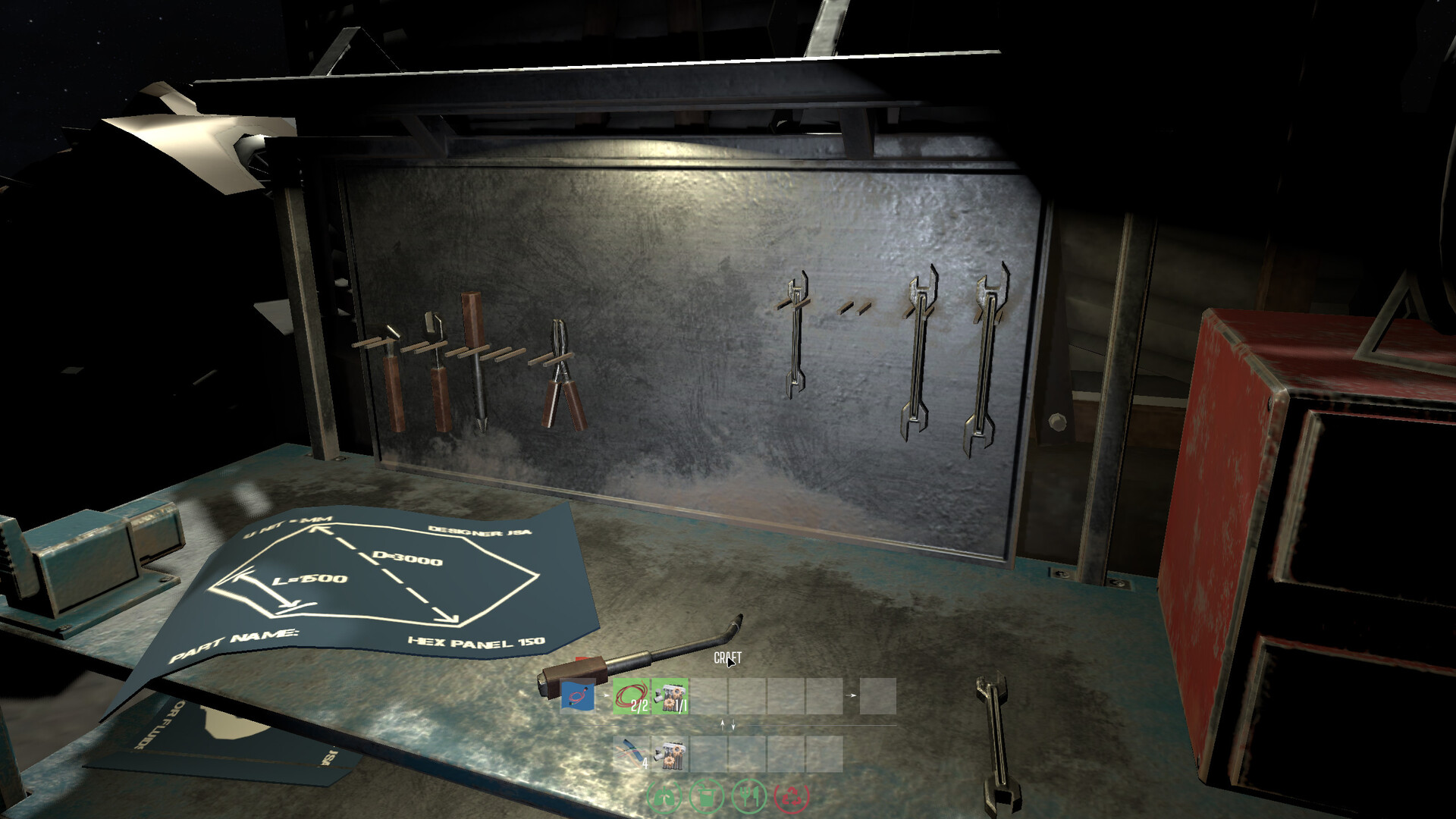1456x819 pixels.
Task: Click the gear parts ingredient showing 1/1
Action: pos(668,695)
